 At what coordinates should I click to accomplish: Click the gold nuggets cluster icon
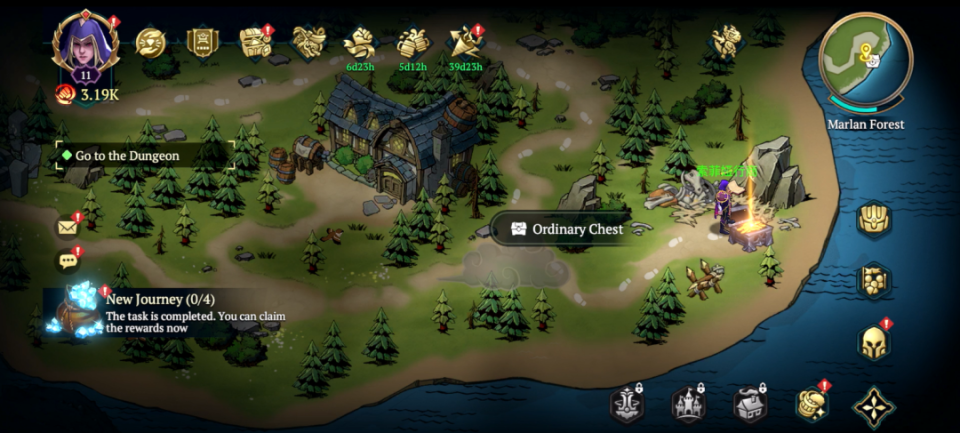[x=873, y=281]
